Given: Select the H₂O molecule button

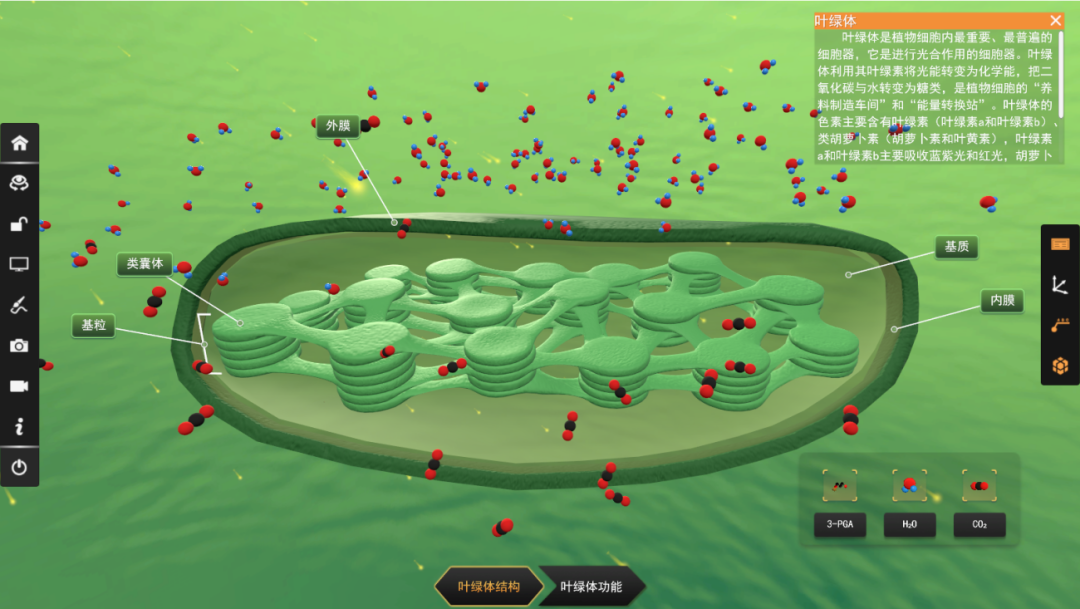Looking at the screenshot, I should pos(909,525).
